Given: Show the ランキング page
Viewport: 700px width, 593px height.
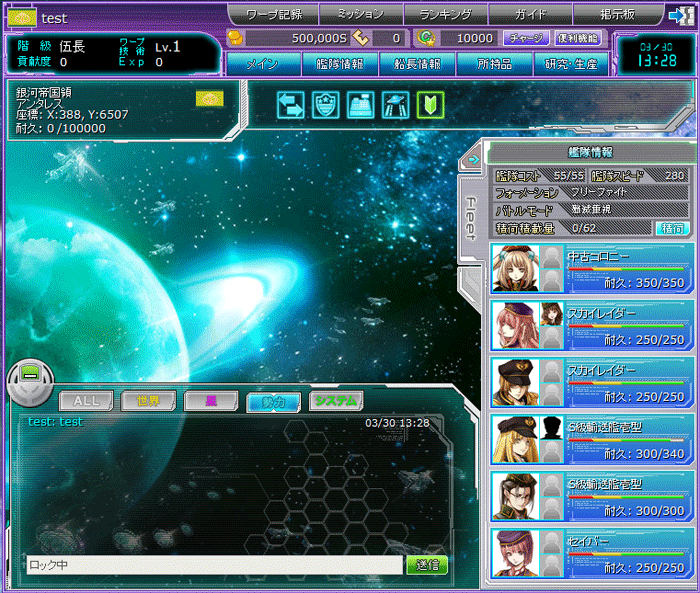Looking at the screenshot, I should click(x=446, y=15).
